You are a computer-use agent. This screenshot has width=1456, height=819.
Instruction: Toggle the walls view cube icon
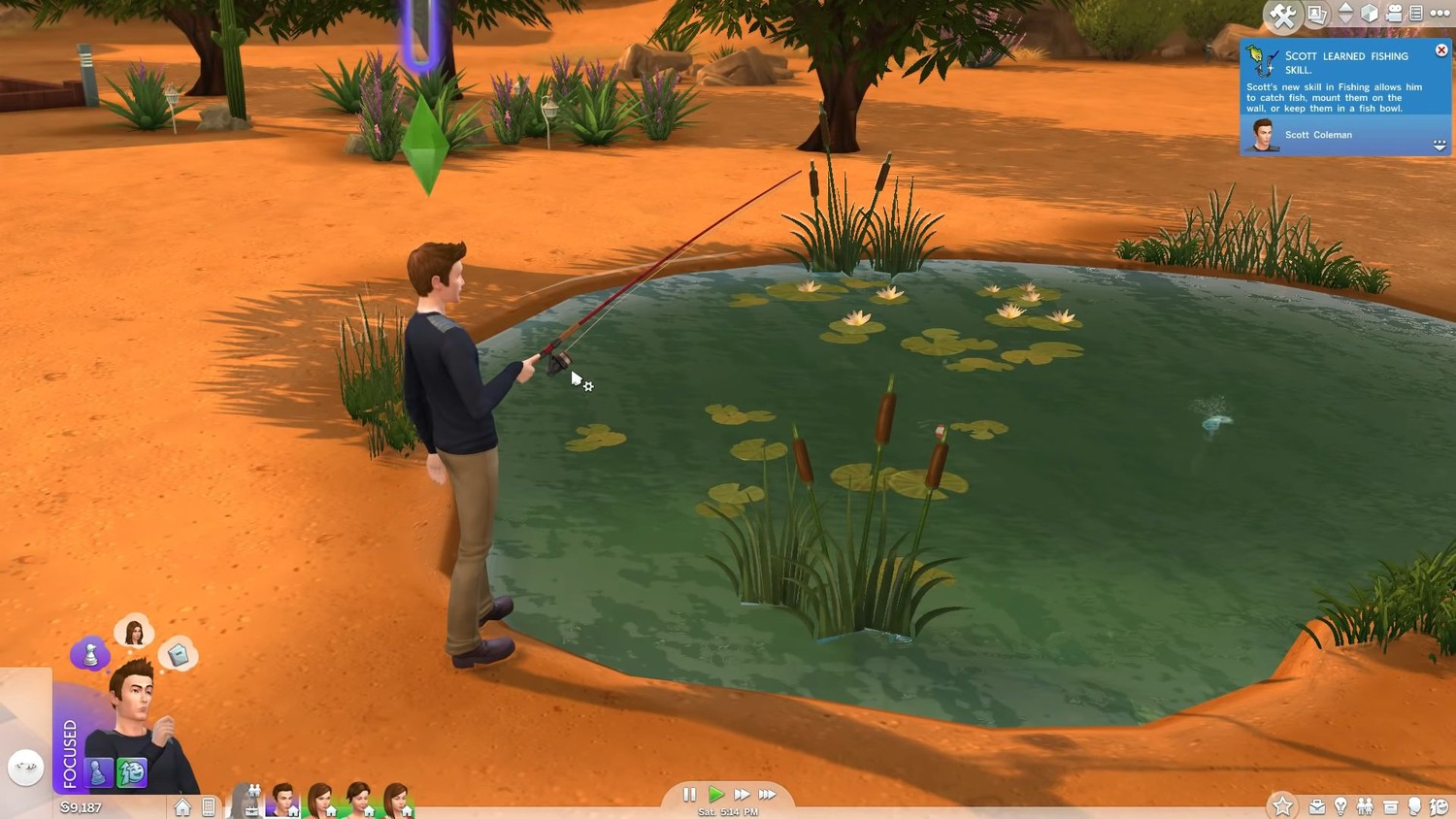click(x=1370, y=14)
